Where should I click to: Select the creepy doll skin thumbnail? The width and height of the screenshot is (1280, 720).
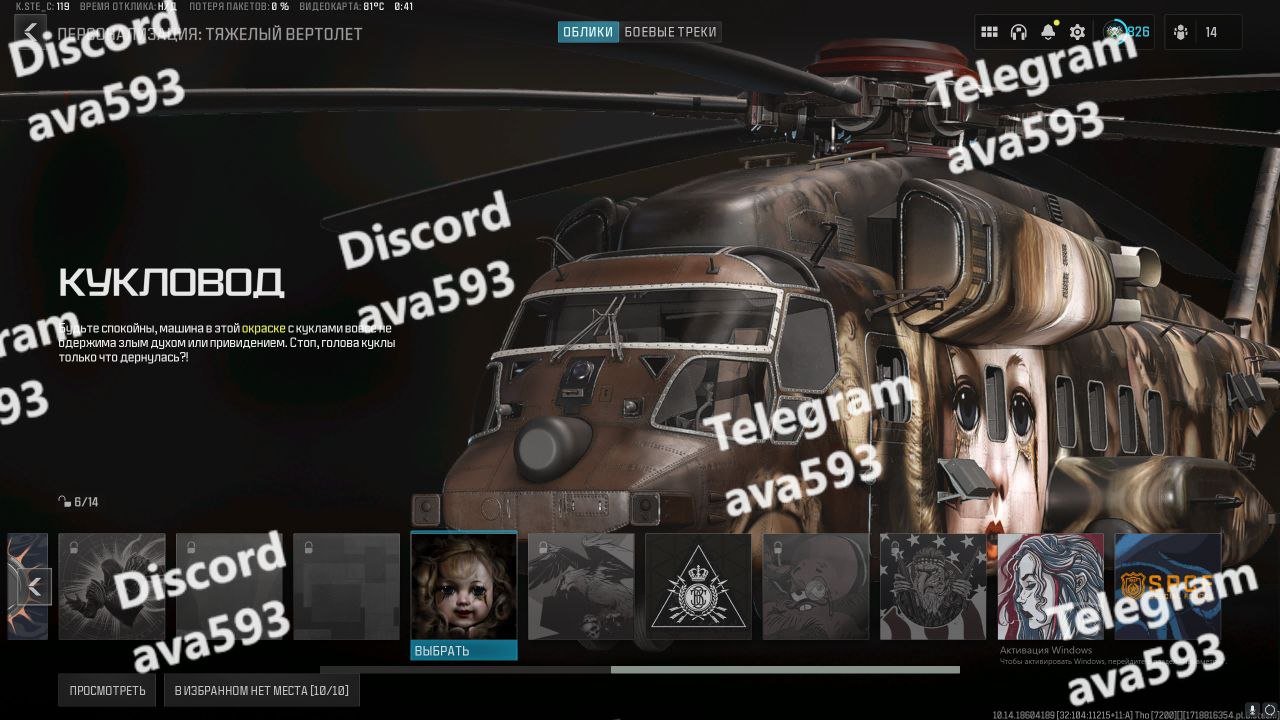pos(464,586)
